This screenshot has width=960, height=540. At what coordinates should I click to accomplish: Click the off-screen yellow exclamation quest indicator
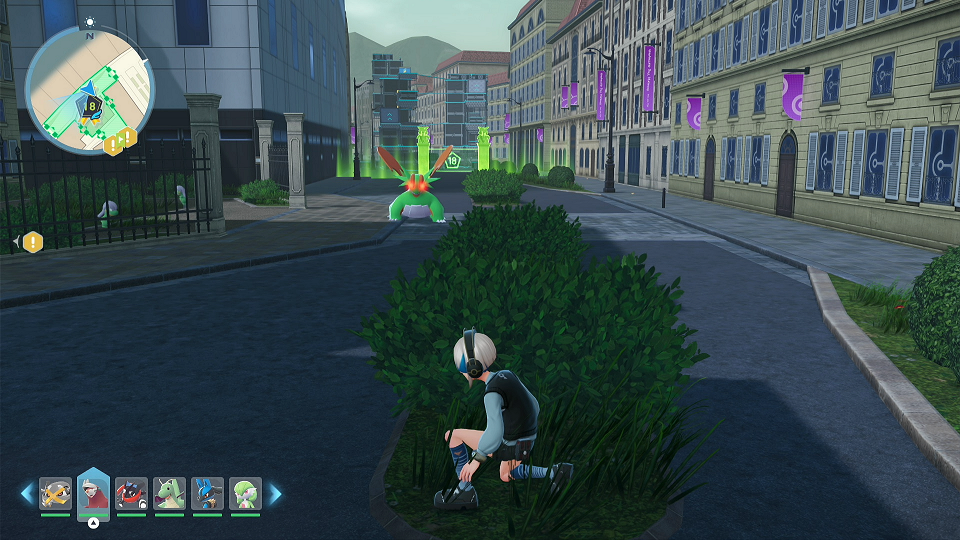click(x=33, y=241)
